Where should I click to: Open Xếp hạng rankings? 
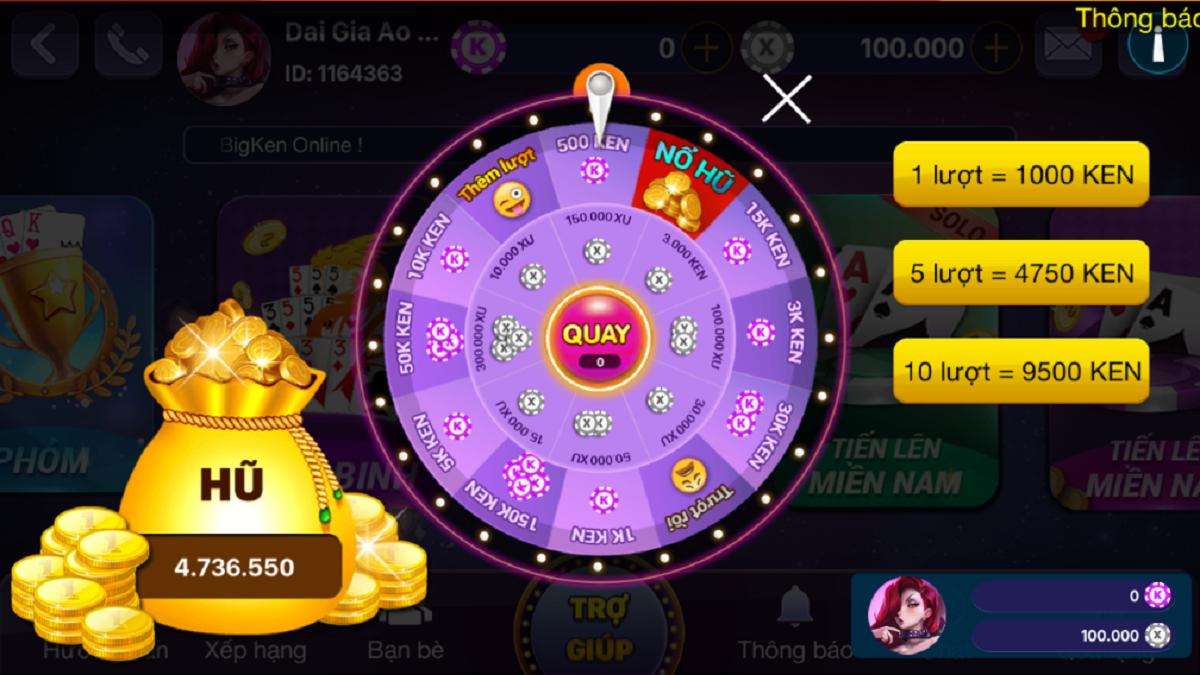255,648
